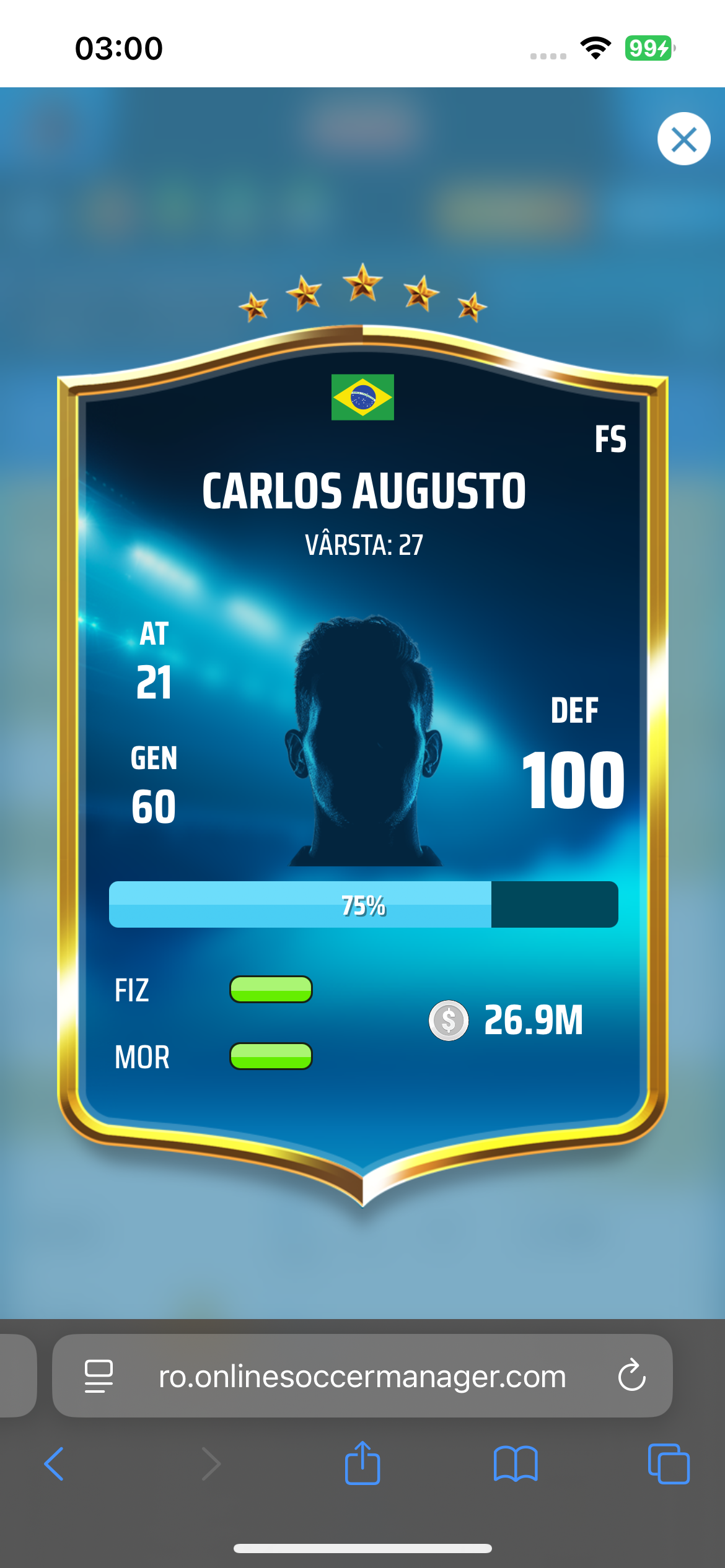The height and width of the screenshot is (1568, 725).
Task: Reload the page in the browser
Action: [631, 1376]
